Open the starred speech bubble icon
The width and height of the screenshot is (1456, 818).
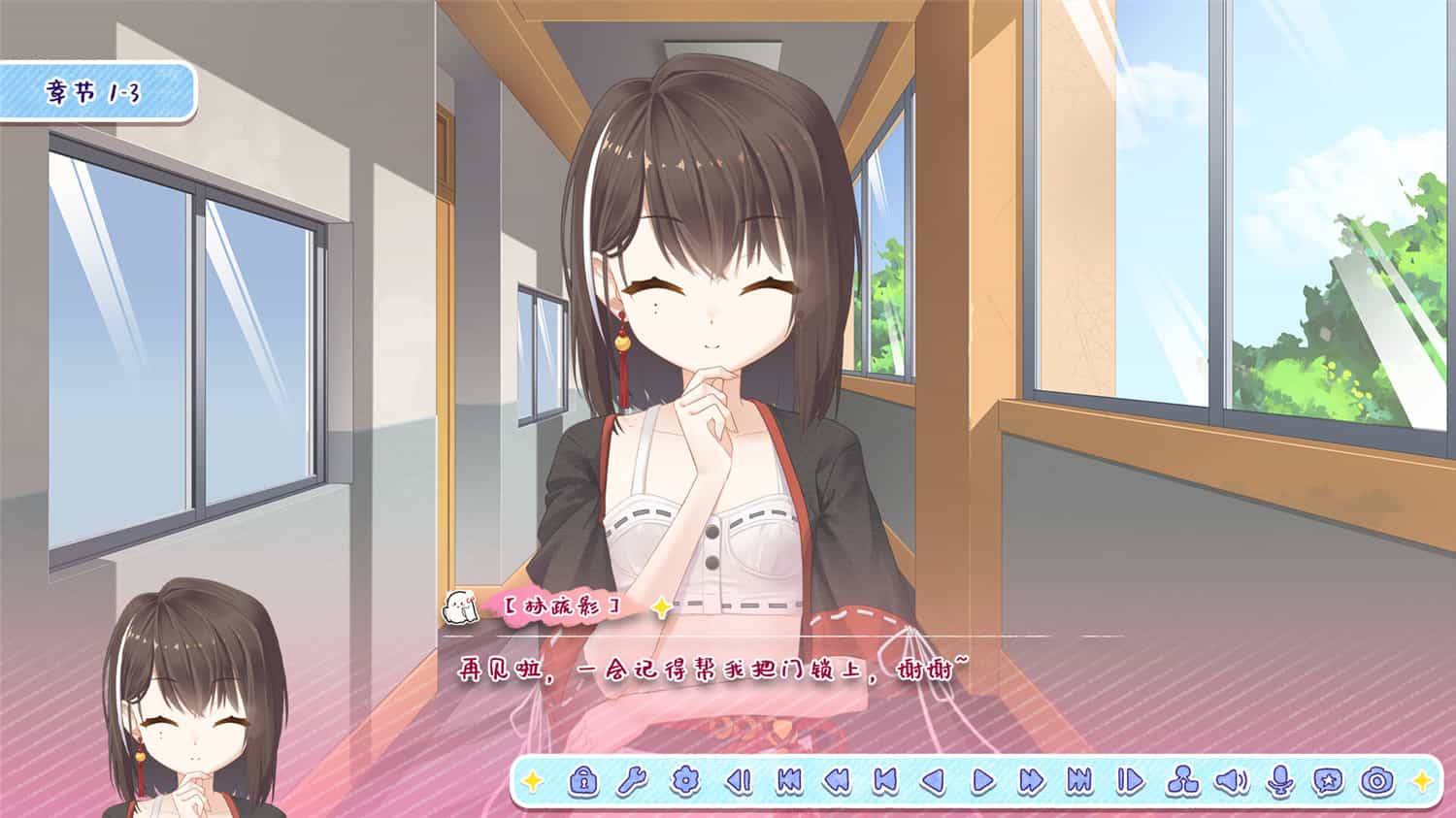(1329, 778)
